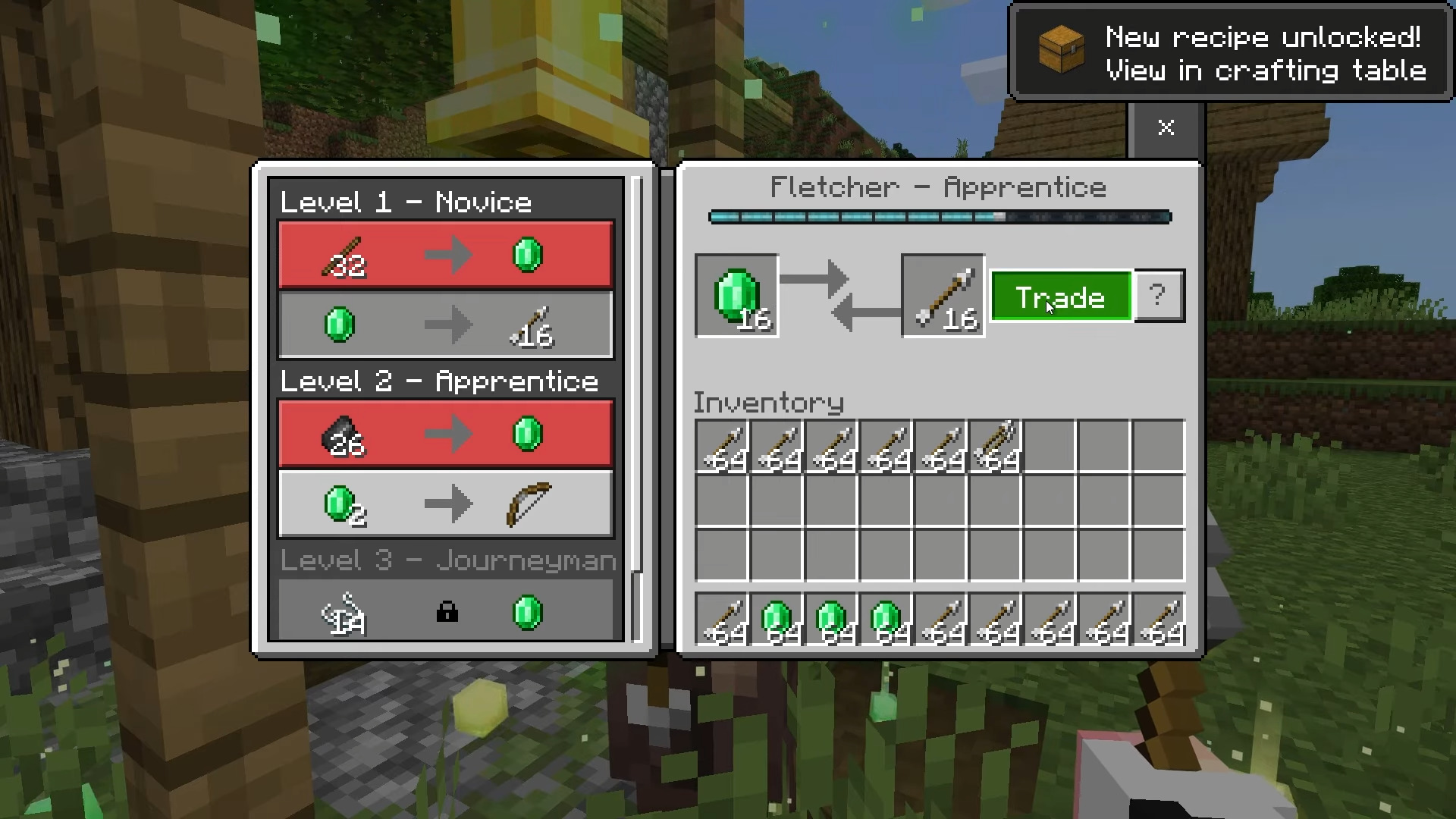Take the 16 arrows from the output slot
This screenshot has height=819, width=1456.
[x=943, y=296]
